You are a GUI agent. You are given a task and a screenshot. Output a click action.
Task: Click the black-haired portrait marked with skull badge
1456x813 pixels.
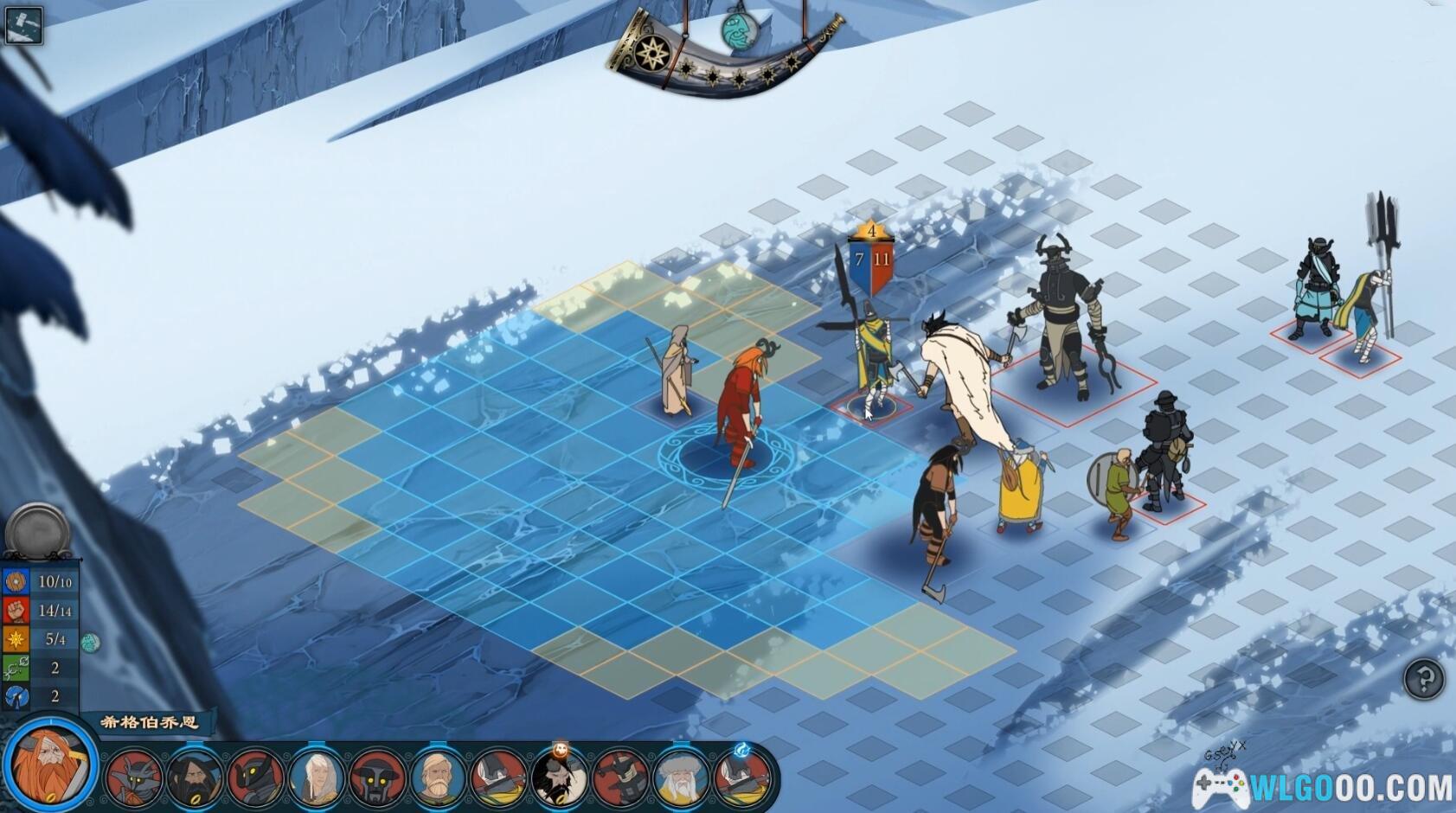click(x=559, y=778)
